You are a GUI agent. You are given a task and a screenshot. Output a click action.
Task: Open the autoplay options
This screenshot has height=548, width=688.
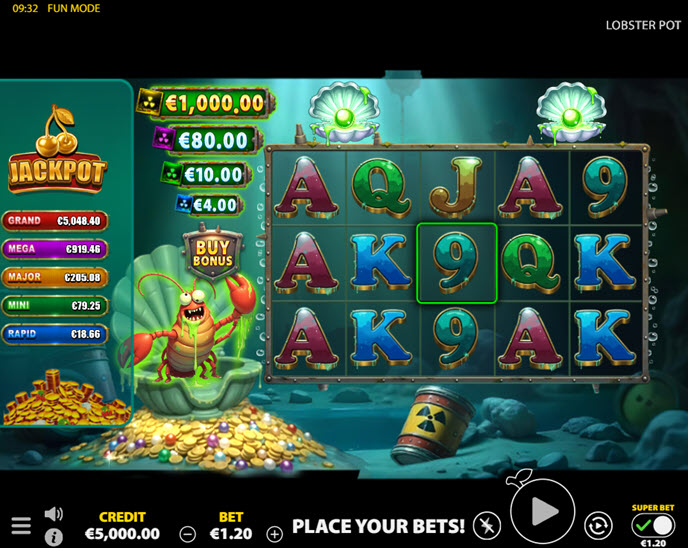[x=598, y=526]
